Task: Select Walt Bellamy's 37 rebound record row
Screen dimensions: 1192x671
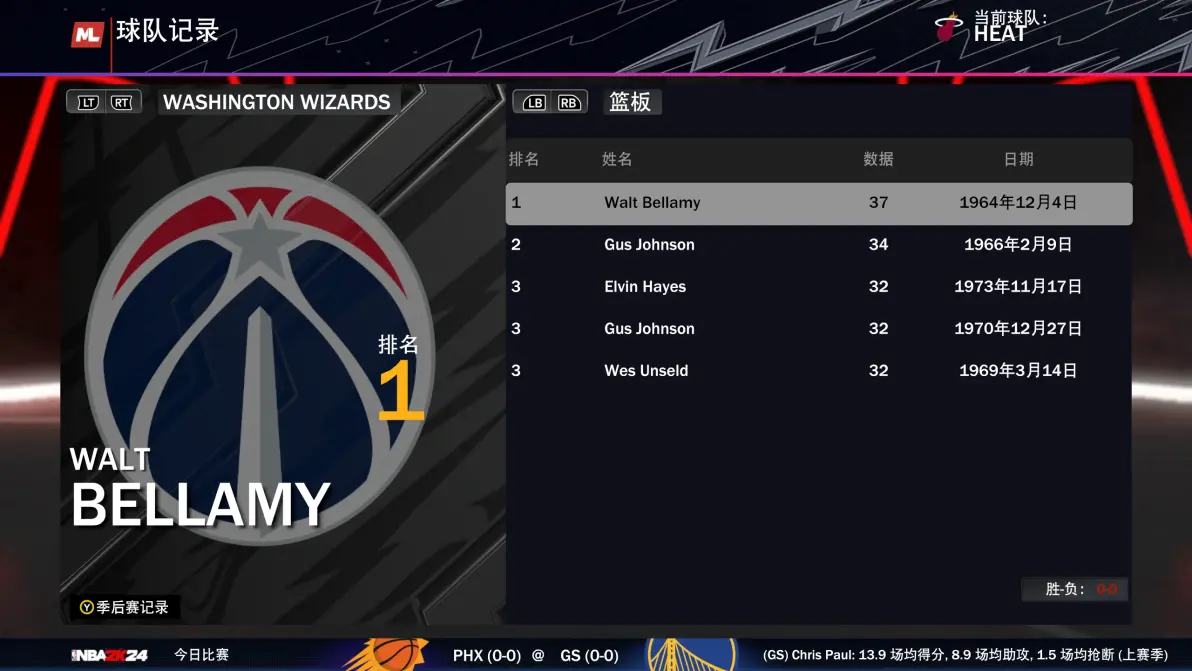Action: click(x=818, y=203)
